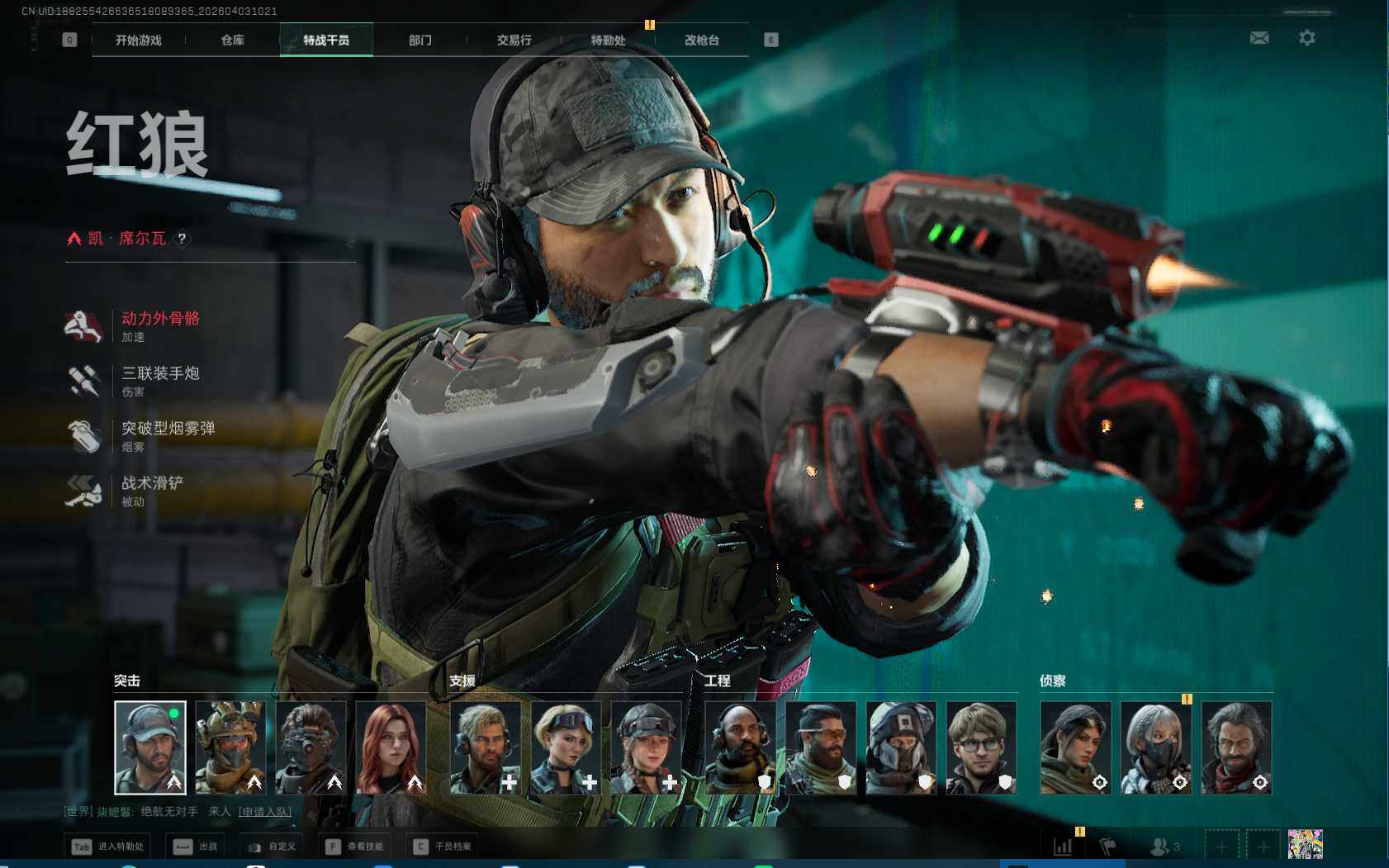
Task: Show the 战术滑铲 passive skill
Action: [x=152, y=483]
